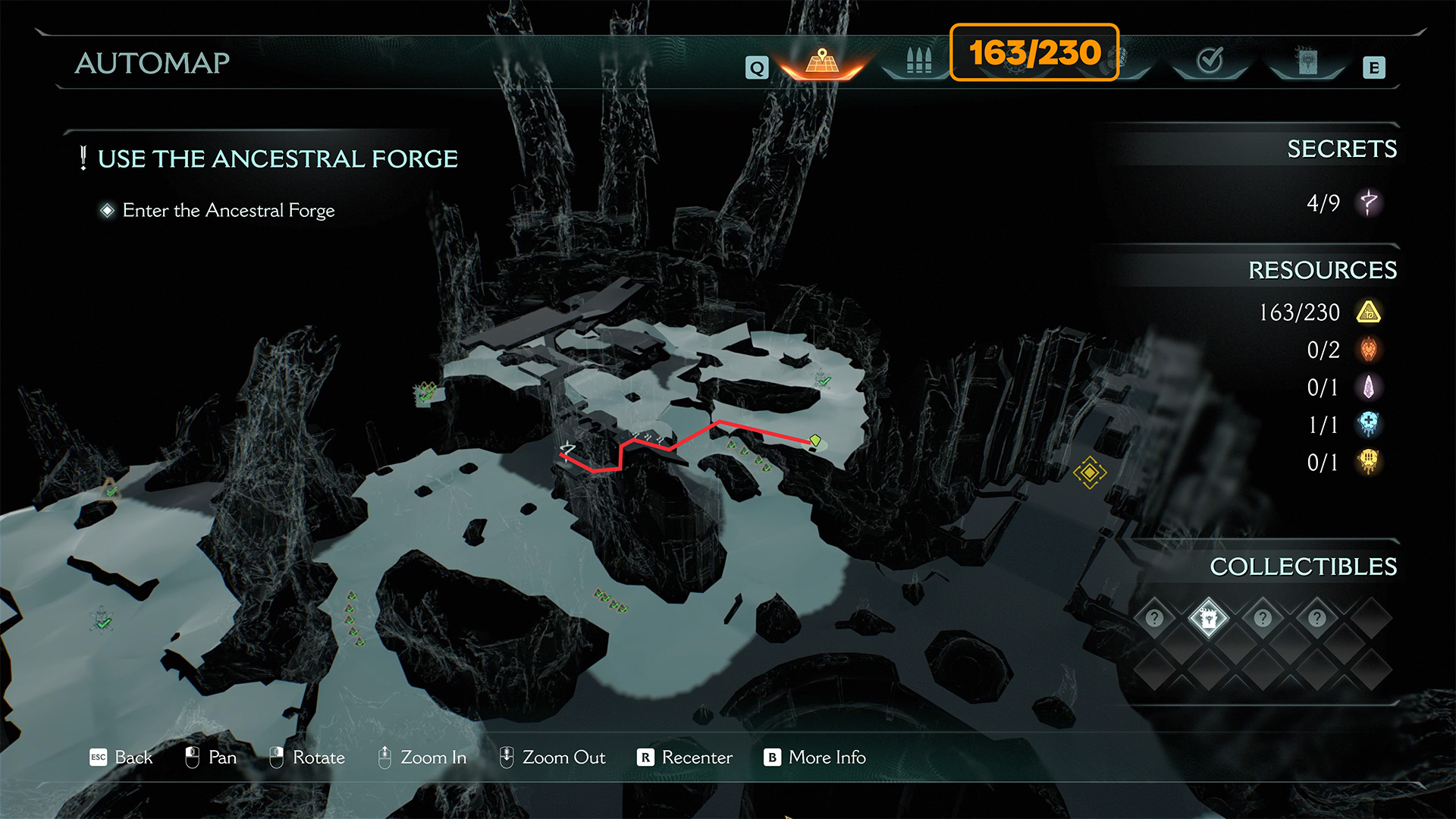Select the unlocked codex collectible slot
Screen dimensions: 1456x819
click(x=1208, y=618)
